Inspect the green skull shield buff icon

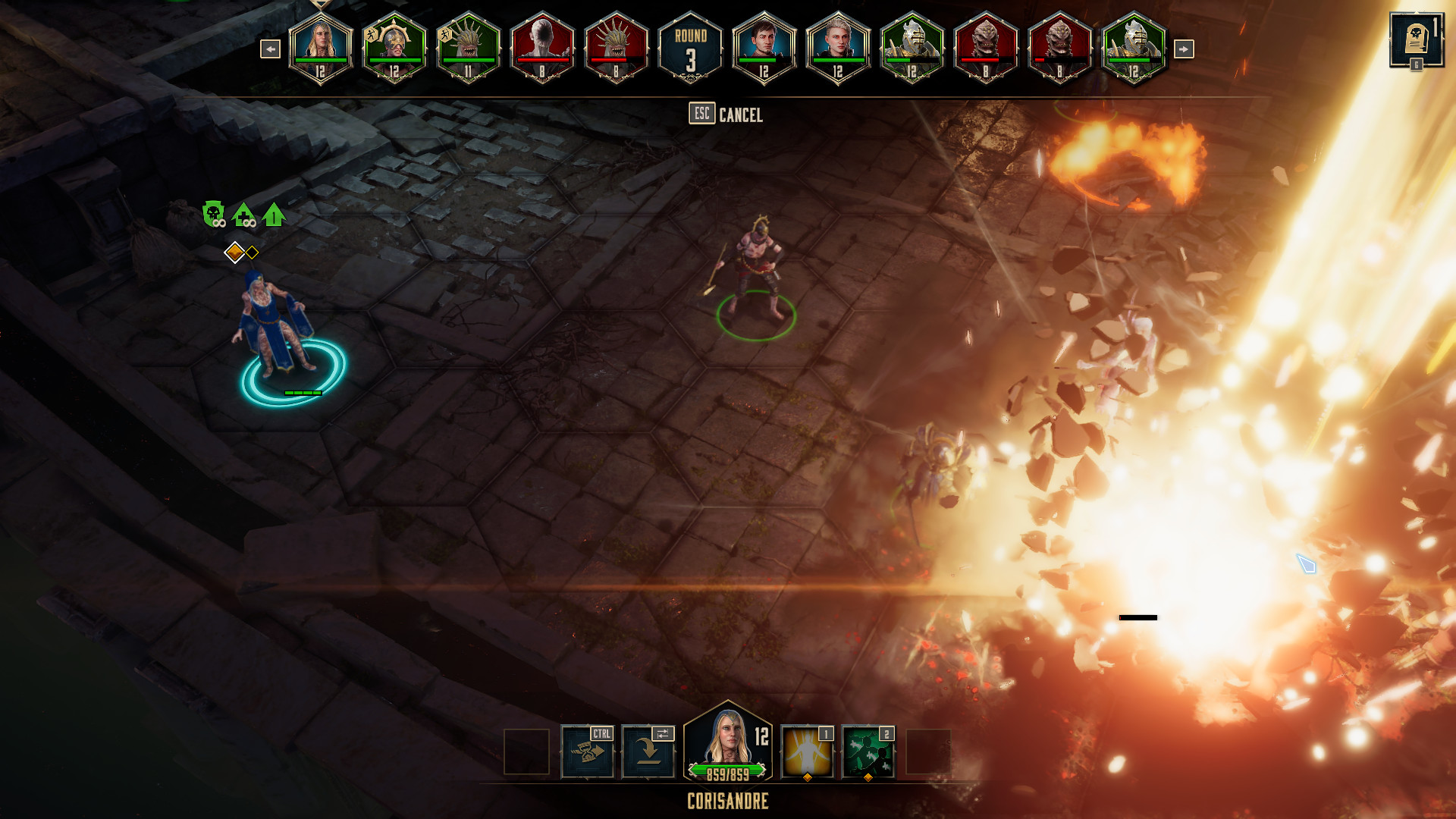pos(213,213)
